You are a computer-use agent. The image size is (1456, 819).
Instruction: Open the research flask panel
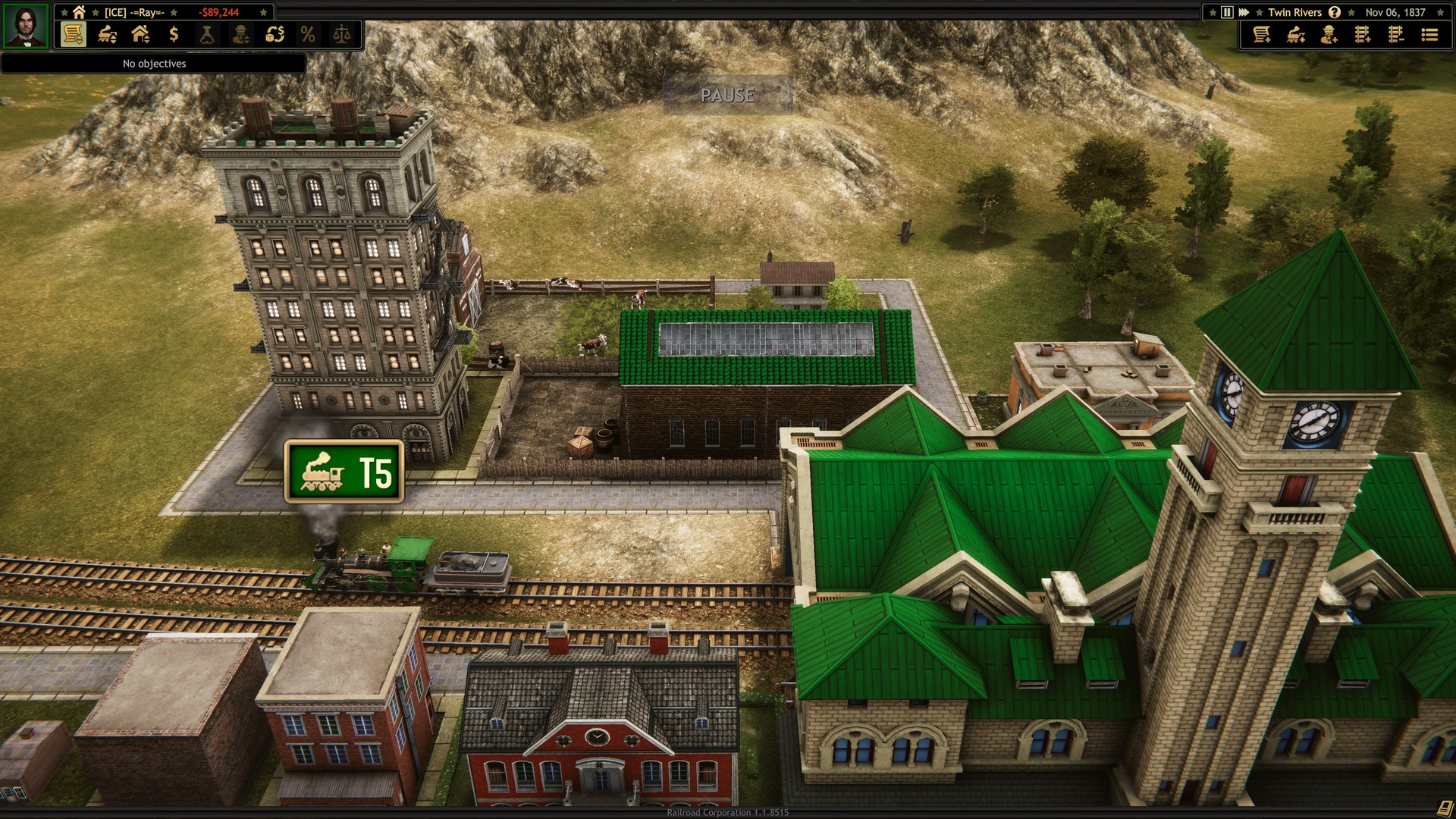[x=206, y=34]
